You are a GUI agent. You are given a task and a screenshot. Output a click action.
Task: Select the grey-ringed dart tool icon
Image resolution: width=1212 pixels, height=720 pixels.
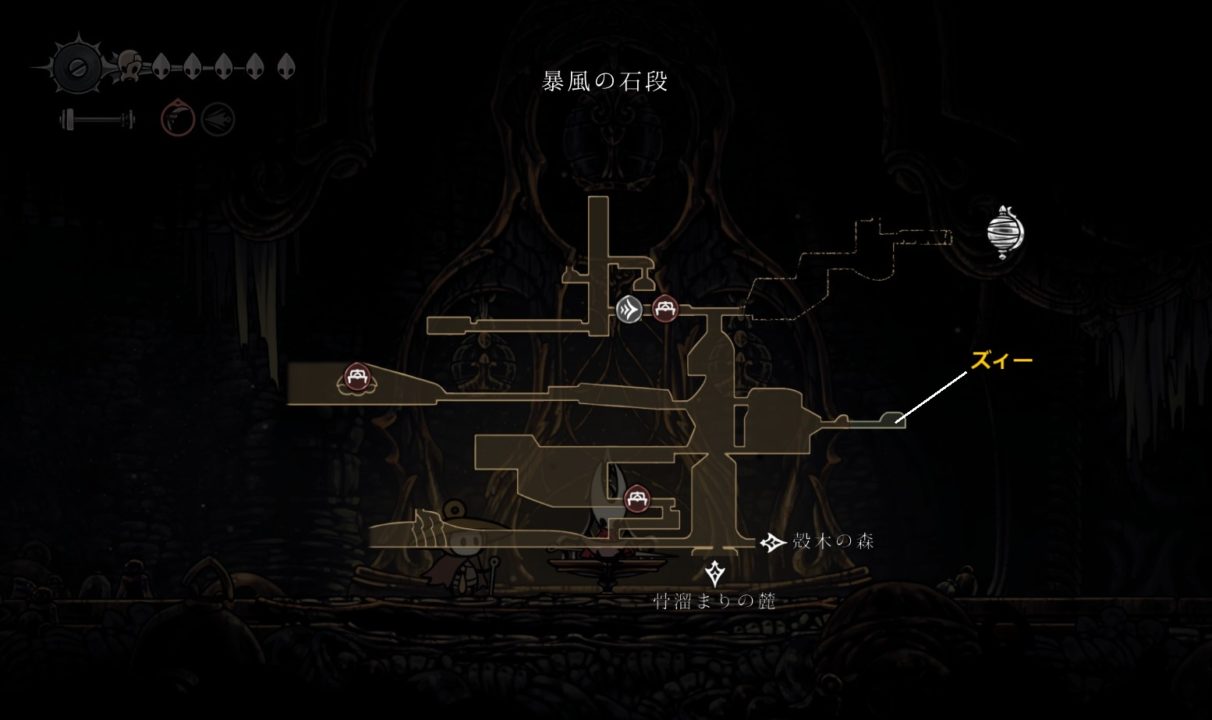pos(218,121)
